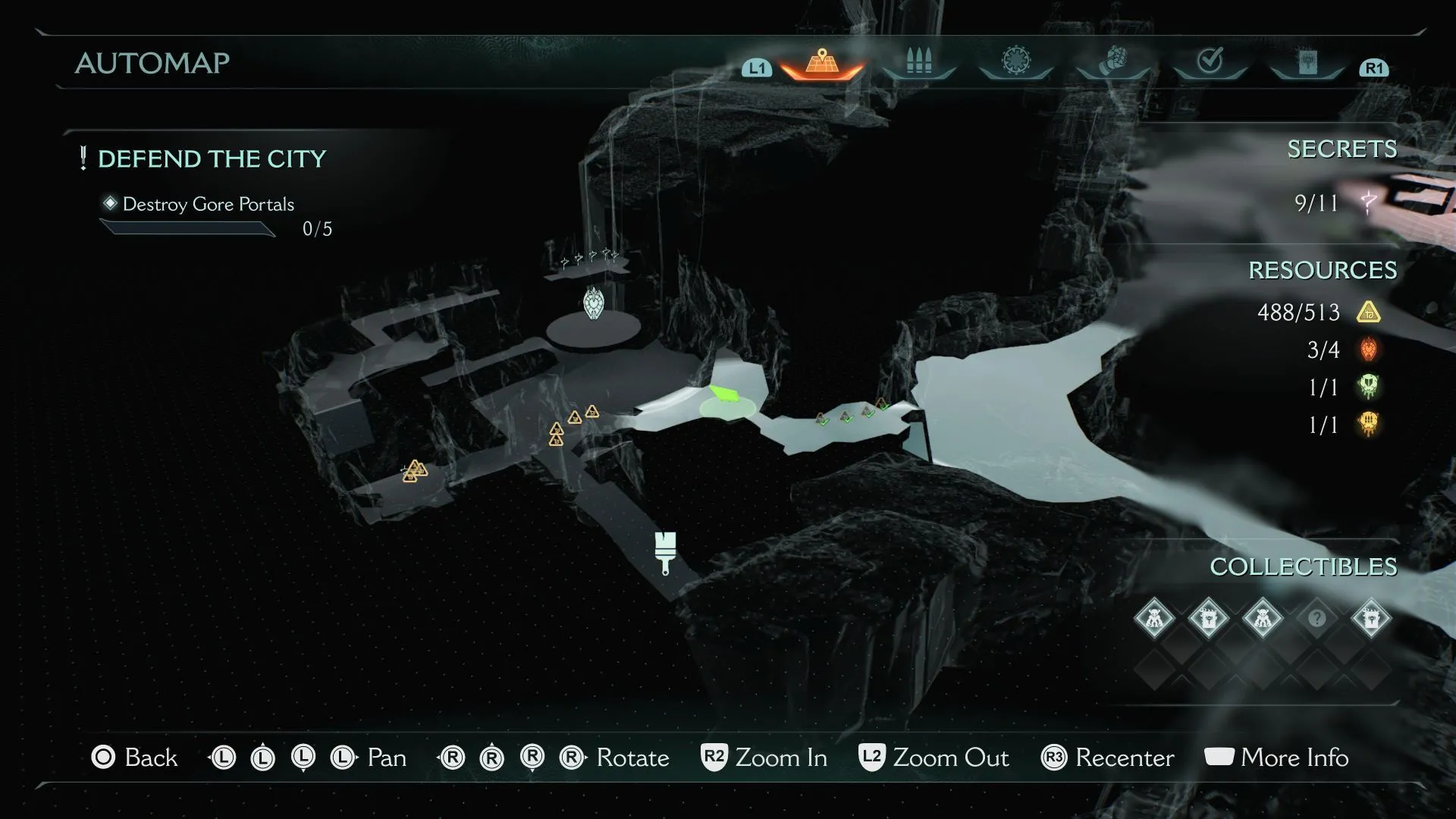Select the green player position marker
Viewport: 1456px width, 819px height.
coord(725,394)
